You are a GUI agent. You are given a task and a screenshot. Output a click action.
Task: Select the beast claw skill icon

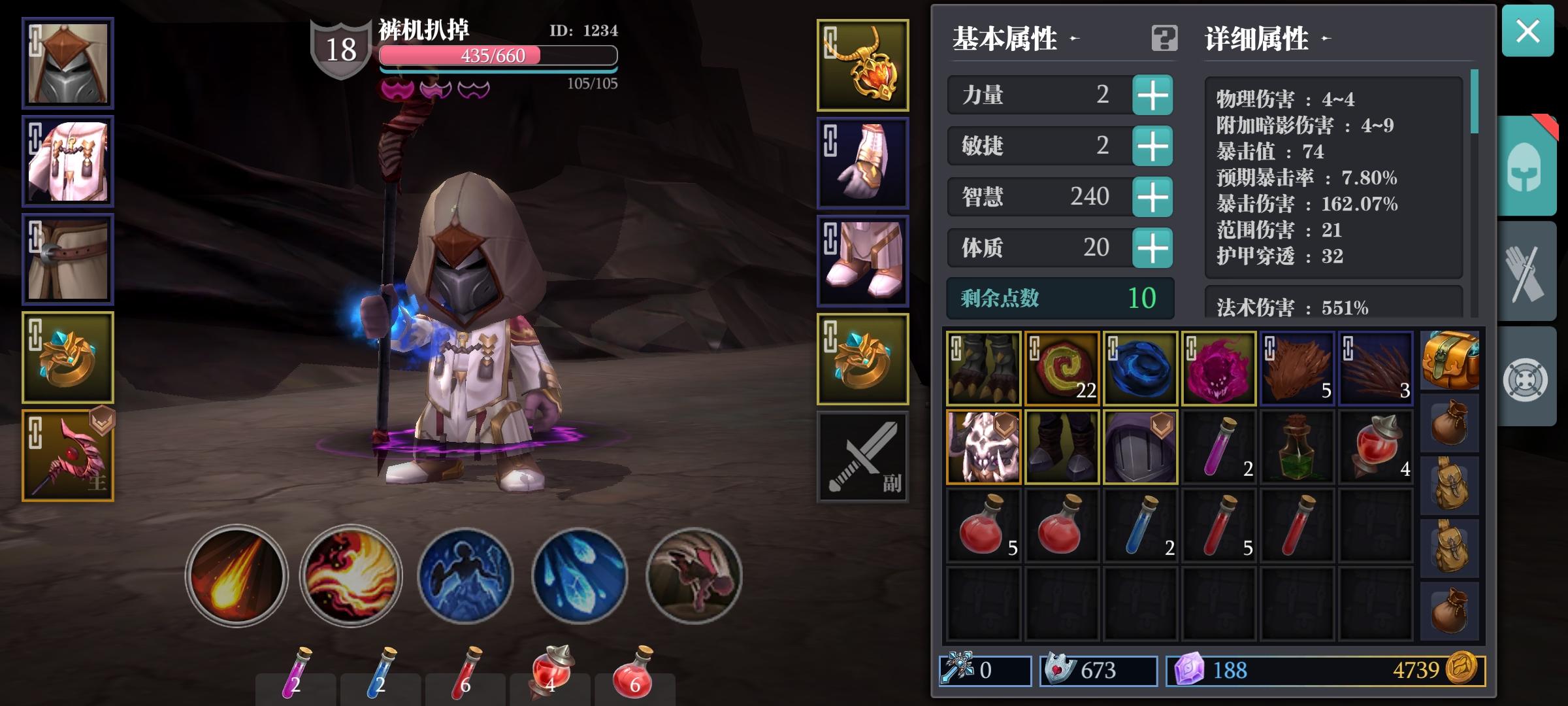tap(693, 575)
